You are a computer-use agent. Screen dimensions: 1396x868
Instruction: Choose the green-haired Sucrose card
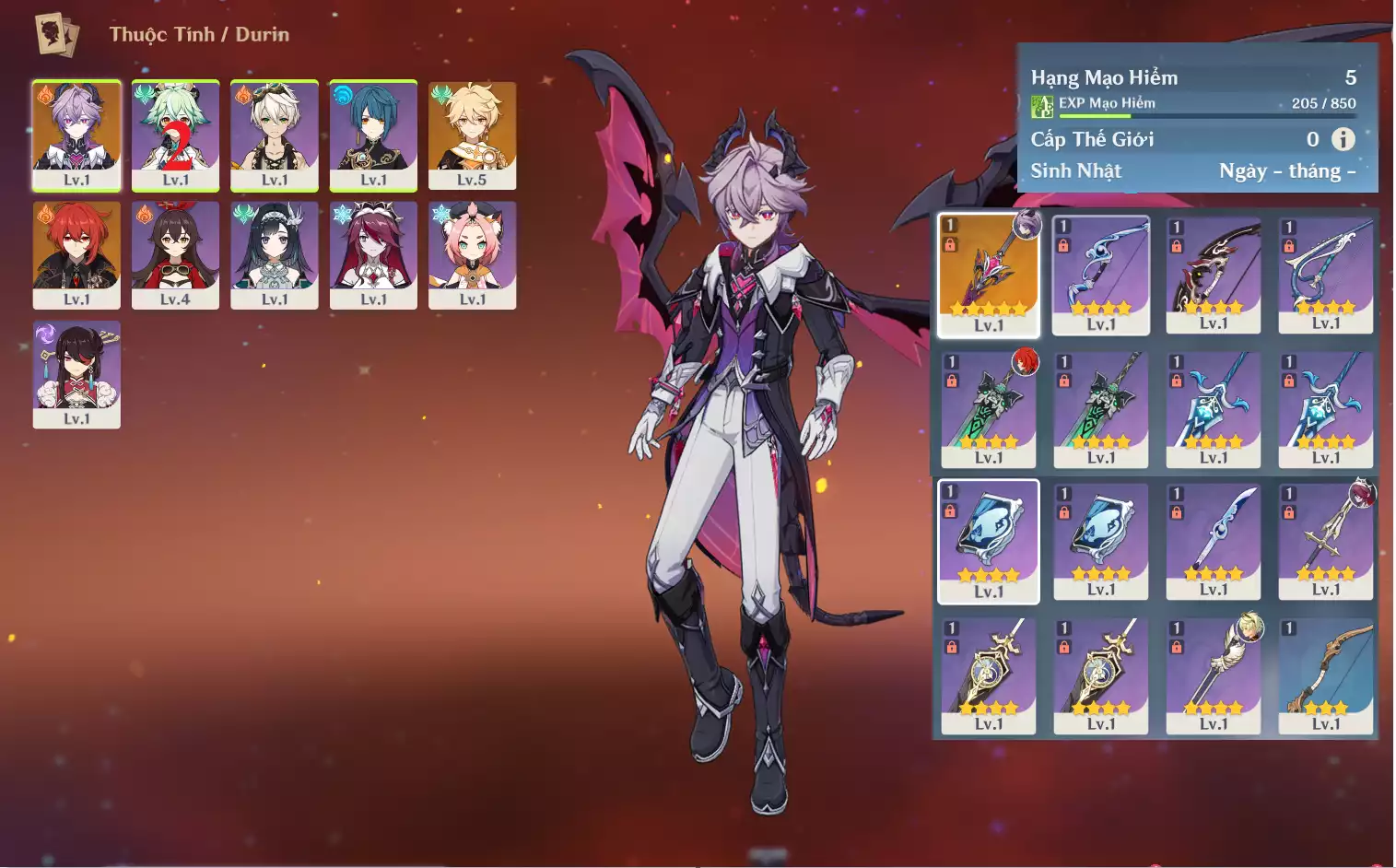click(175, 135)
